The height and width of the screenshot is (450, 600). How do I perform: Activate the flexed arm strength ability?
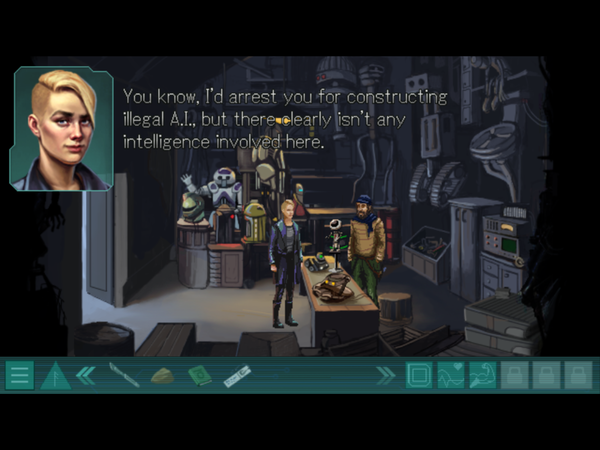coord(483,376)
